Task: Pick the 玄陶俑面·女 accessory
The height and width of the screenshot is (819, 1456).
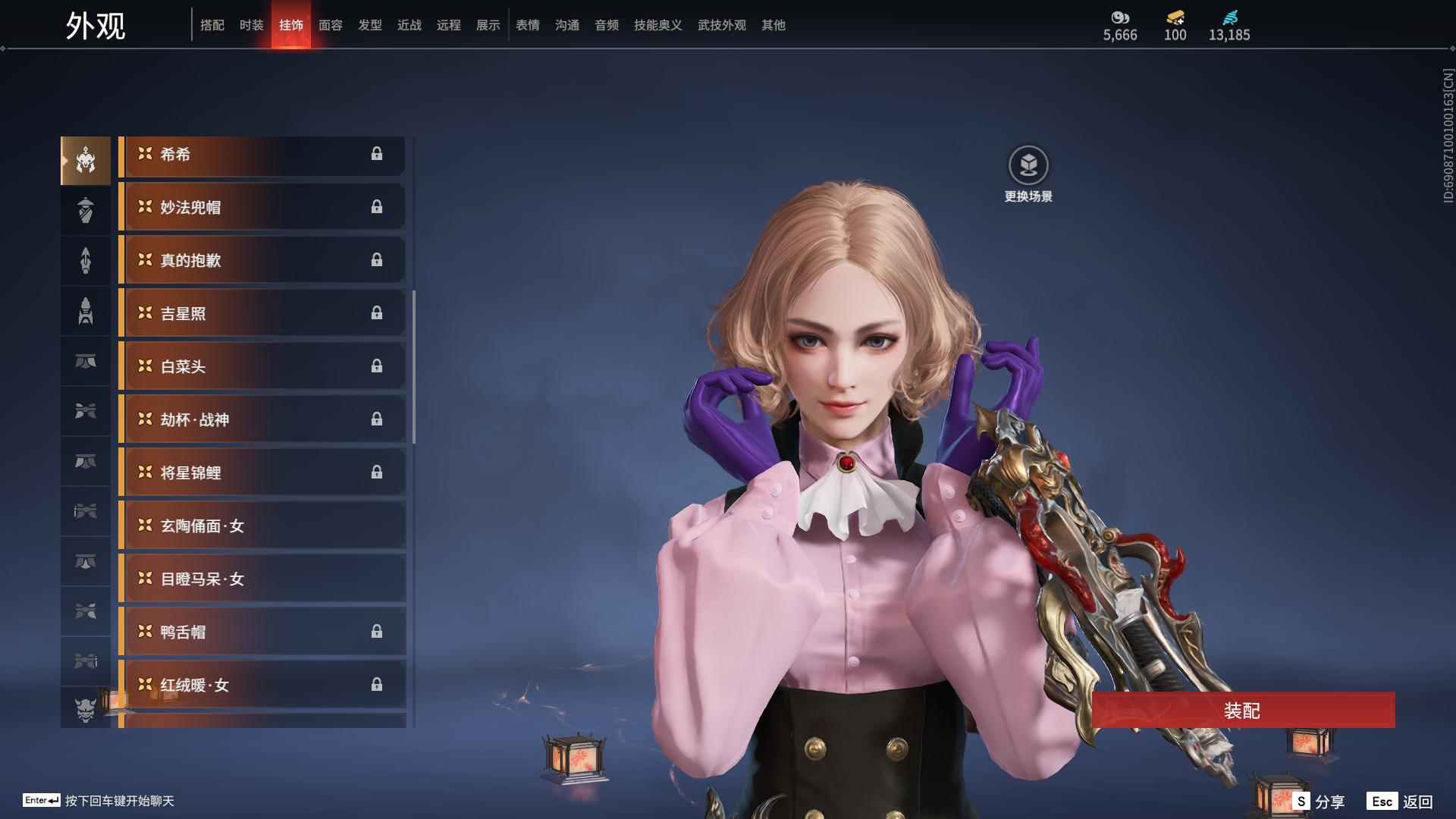Action: [x=262, y=526]
